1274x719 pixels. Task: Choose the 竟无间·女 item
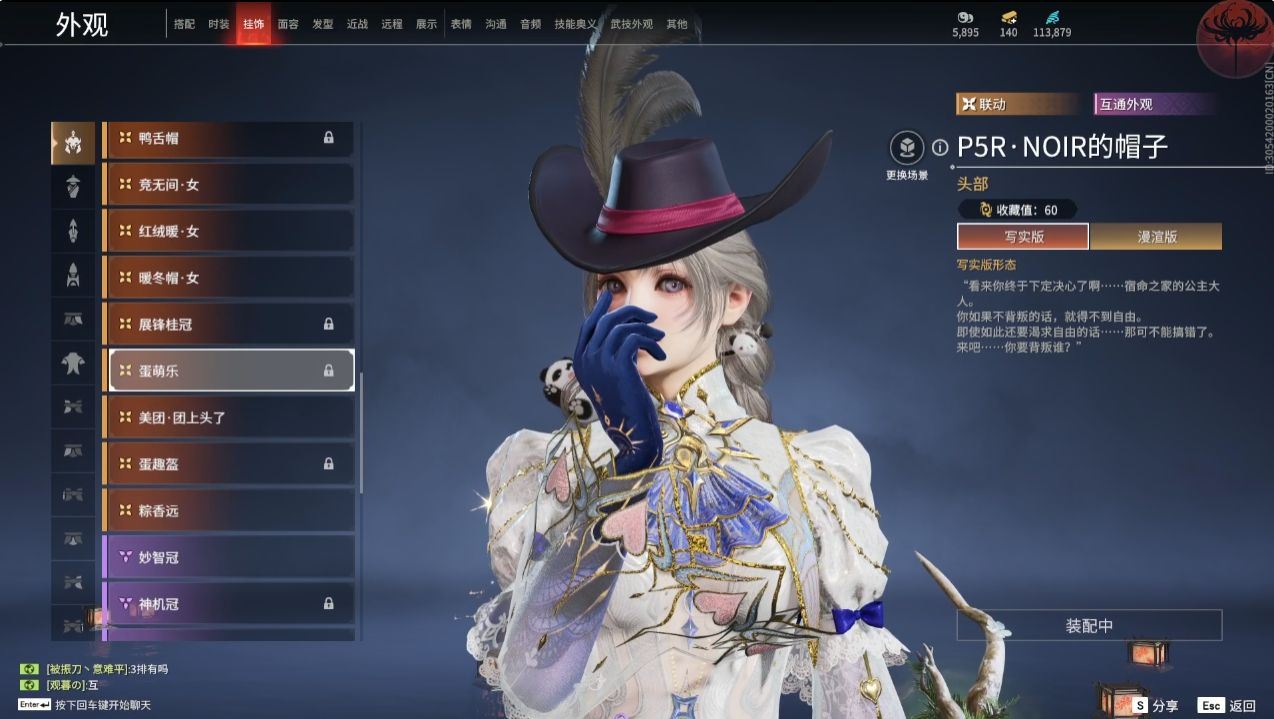(x=229, y=185)
